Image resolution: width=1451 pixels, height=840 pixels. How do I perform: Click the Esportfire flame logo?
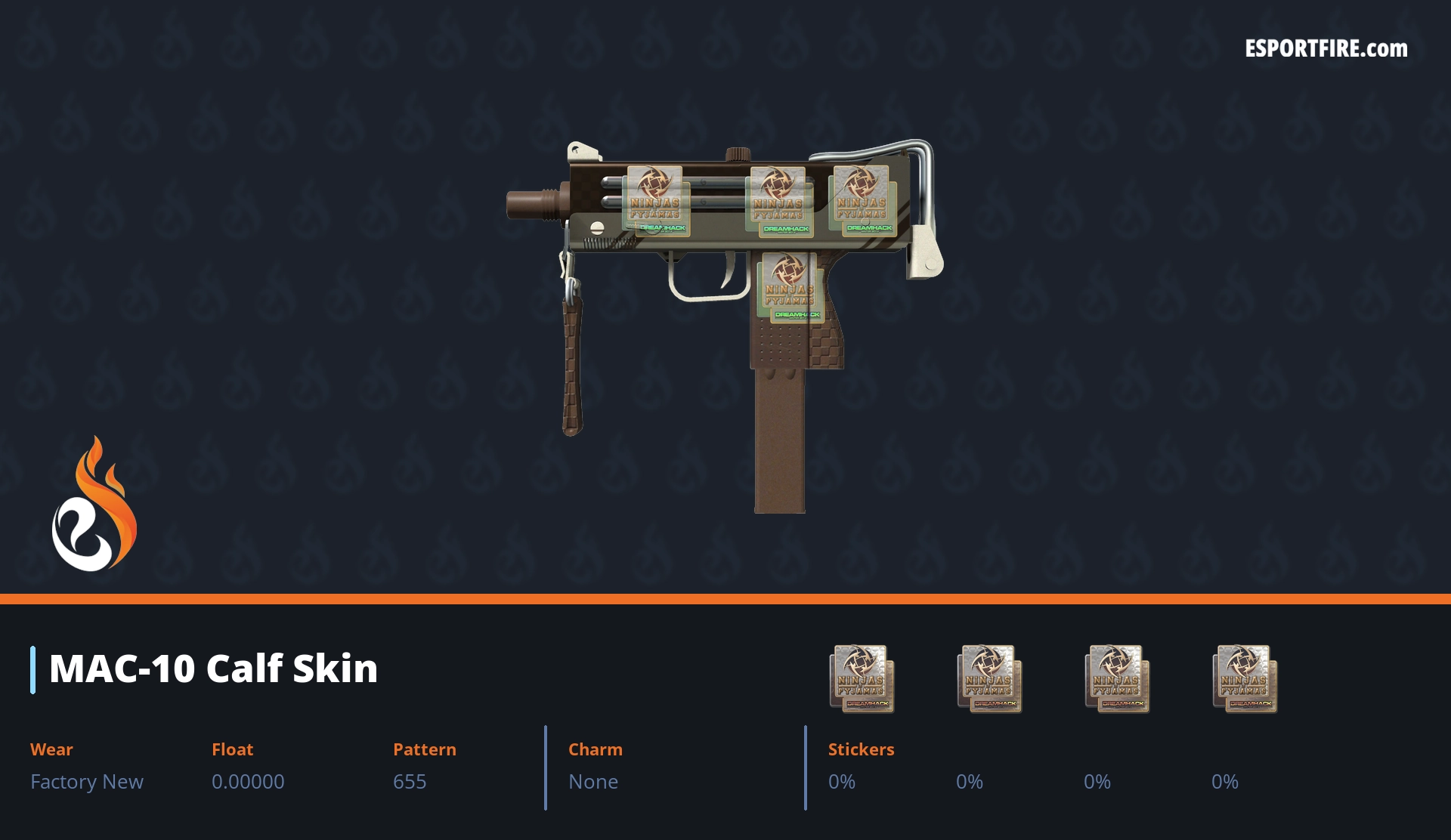(94, 505)
